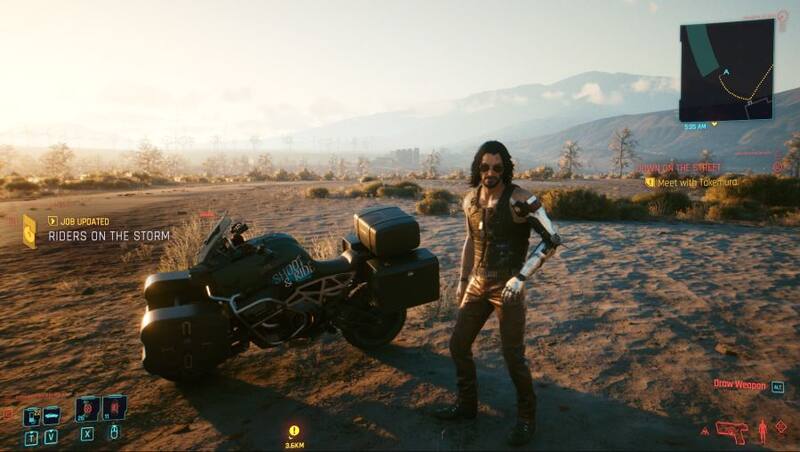800x452 pixels.
Task: Open the minimap
Action: click(x=726, y=69)
